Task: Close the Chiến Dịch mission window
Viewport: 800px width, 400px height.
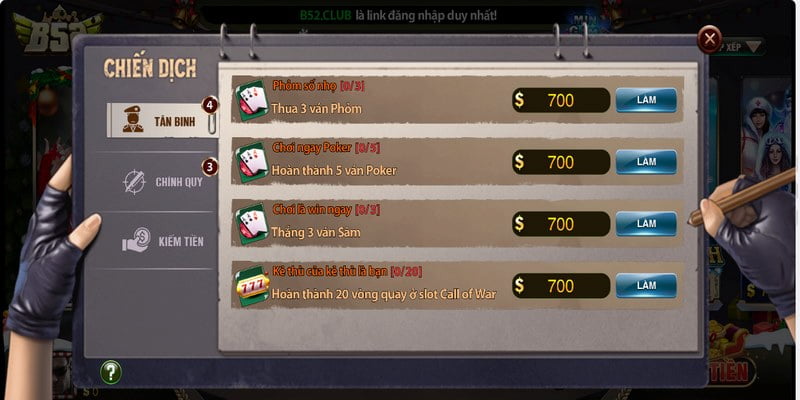Action: point(710,40)
